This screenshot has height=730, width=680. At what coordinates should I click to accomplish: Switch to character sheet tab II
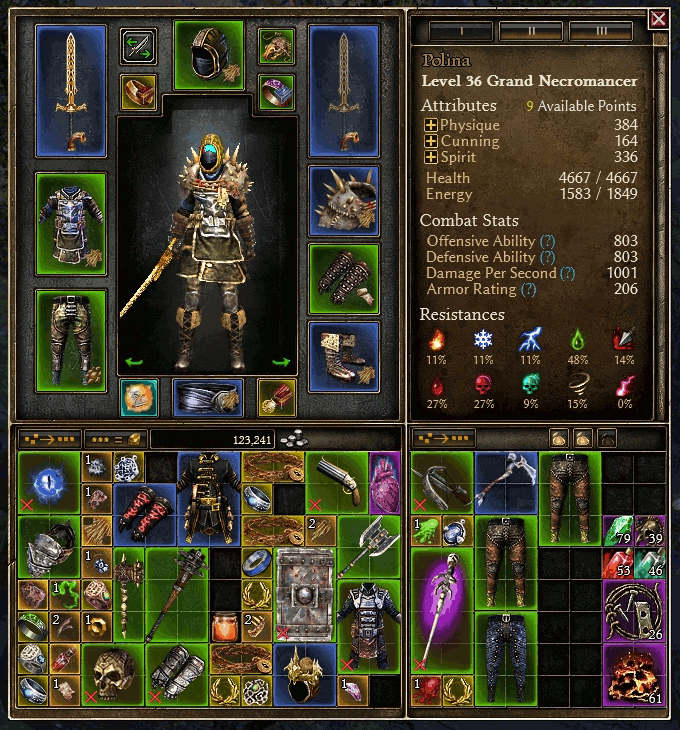pos(530,31)
